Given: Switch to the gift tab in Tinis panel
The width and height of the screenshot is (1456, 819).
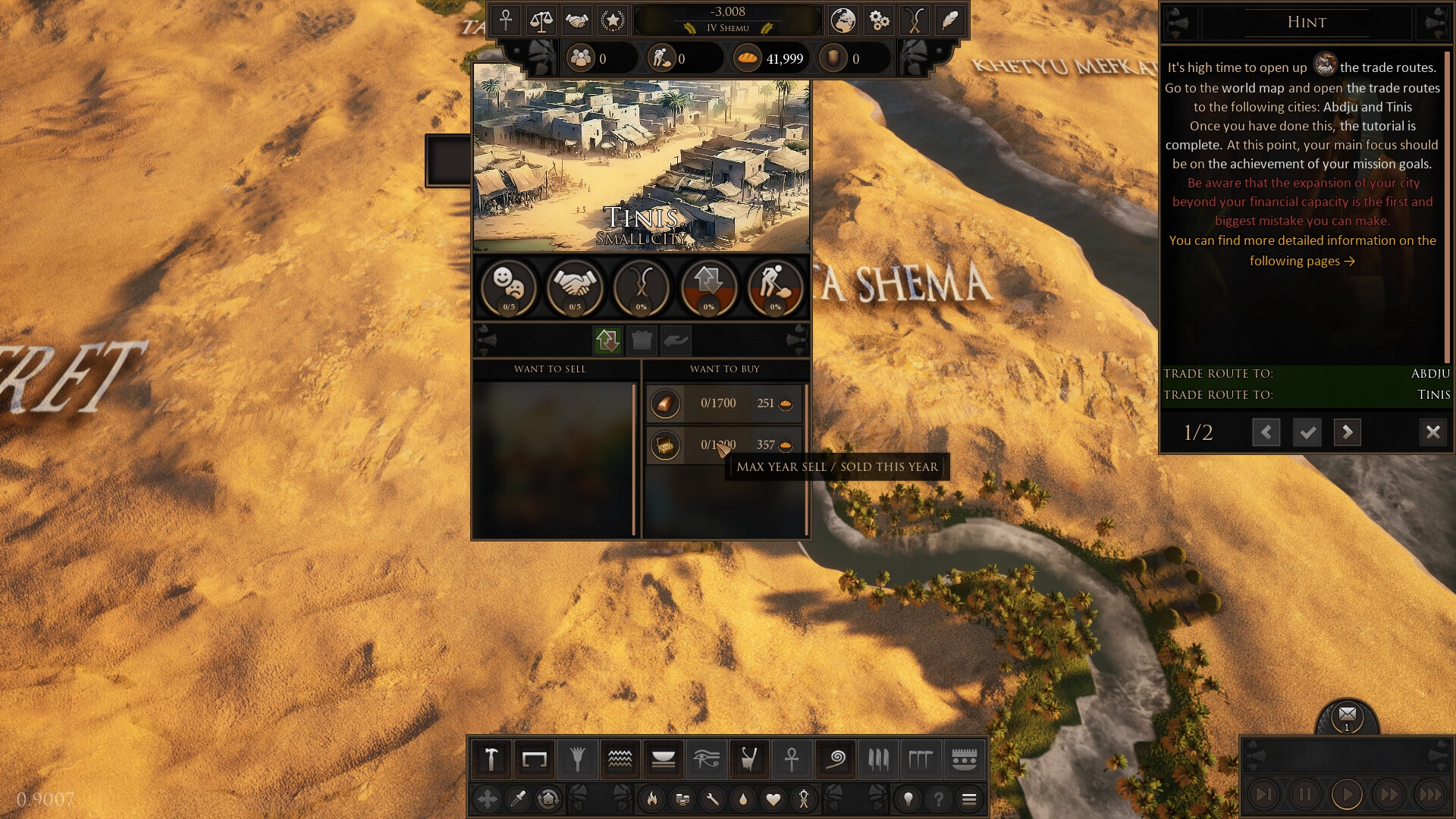Looking at the screenshot, I should pos(642,340).
